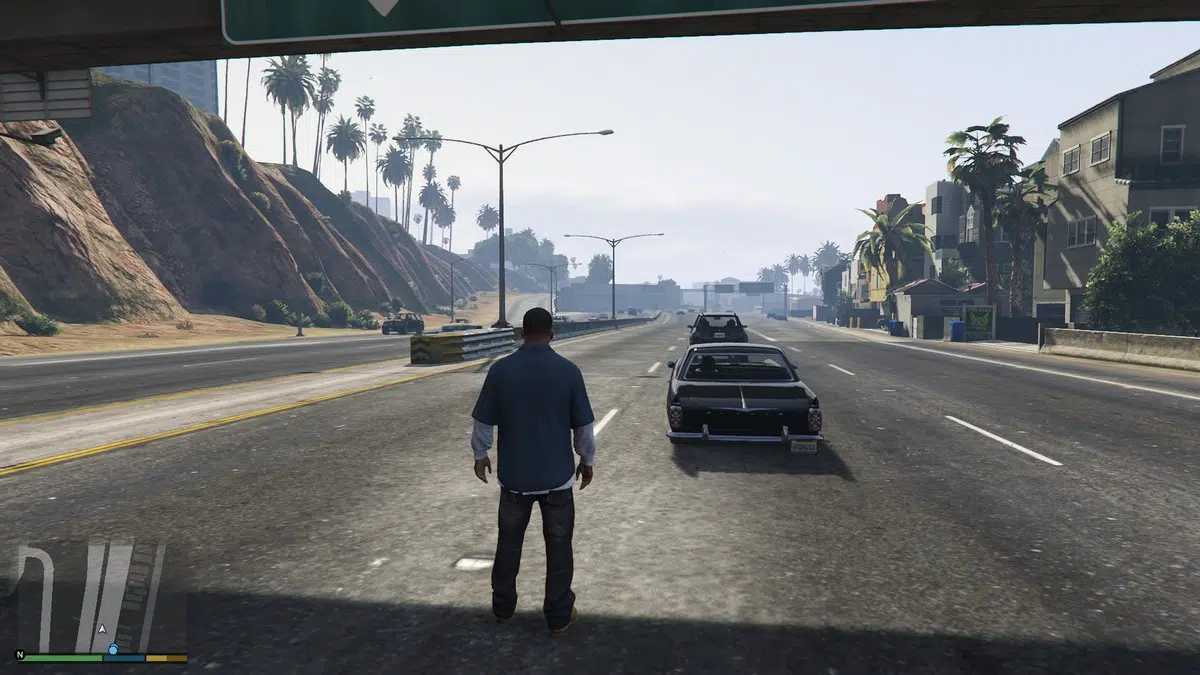Click the player arrow on the minimap
Viewport: 1200px width, 675px height.
pos(101,629)
